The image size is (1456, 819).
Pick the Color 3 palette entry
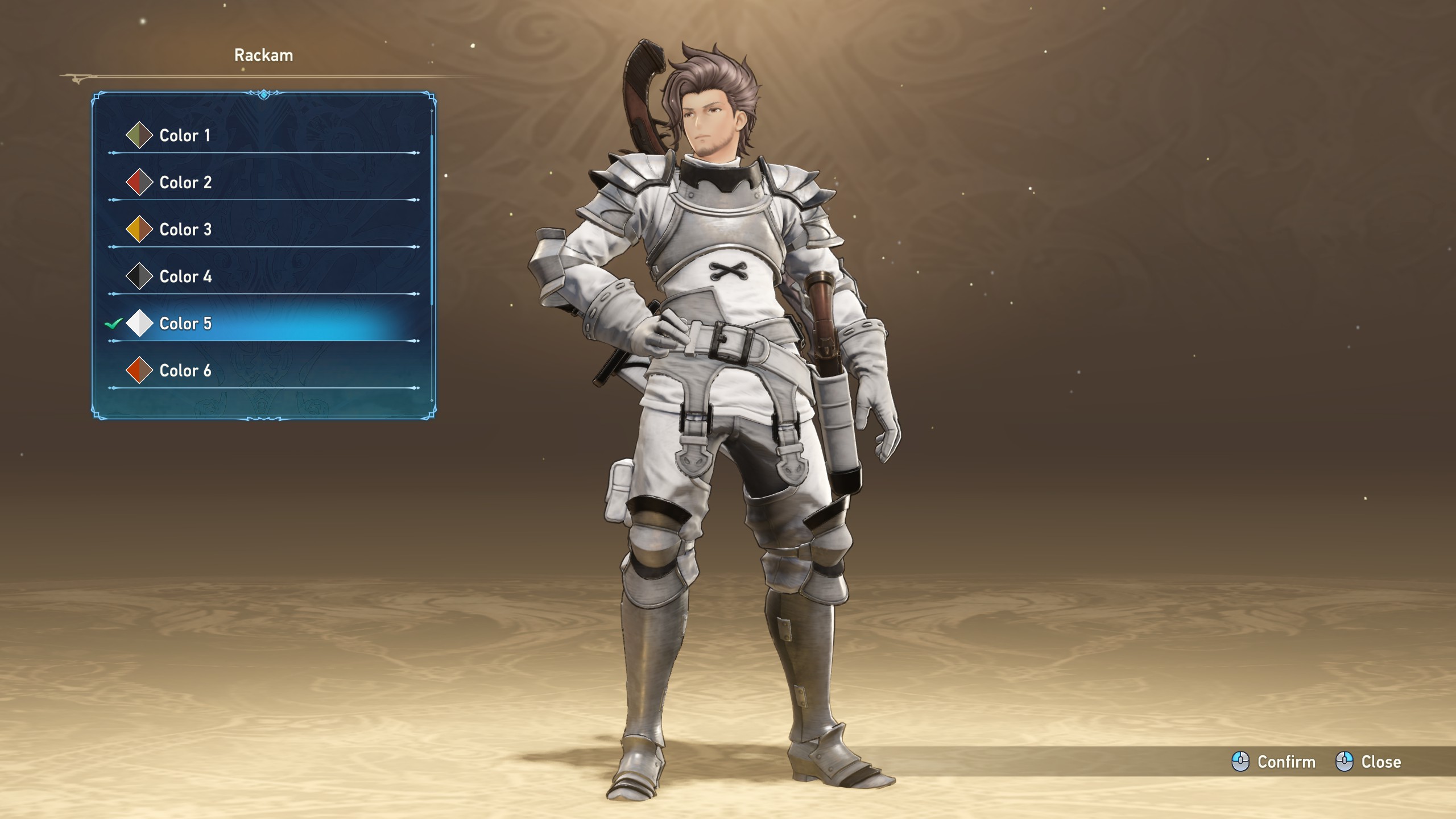pos(185,230)
